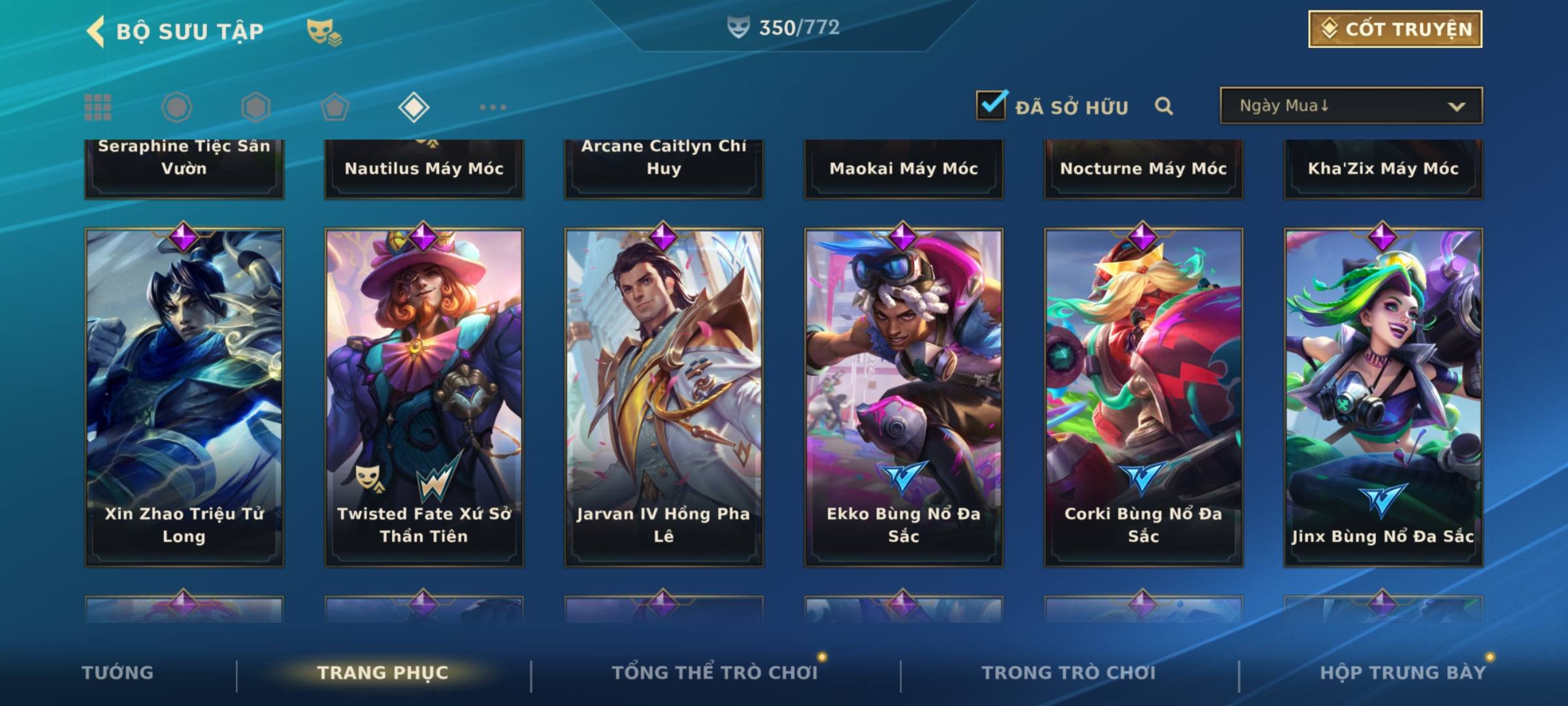The height and width of the screenshot is (706, 1568).
Task: Open the skin search magnifier
Action: click(1164, 106)
